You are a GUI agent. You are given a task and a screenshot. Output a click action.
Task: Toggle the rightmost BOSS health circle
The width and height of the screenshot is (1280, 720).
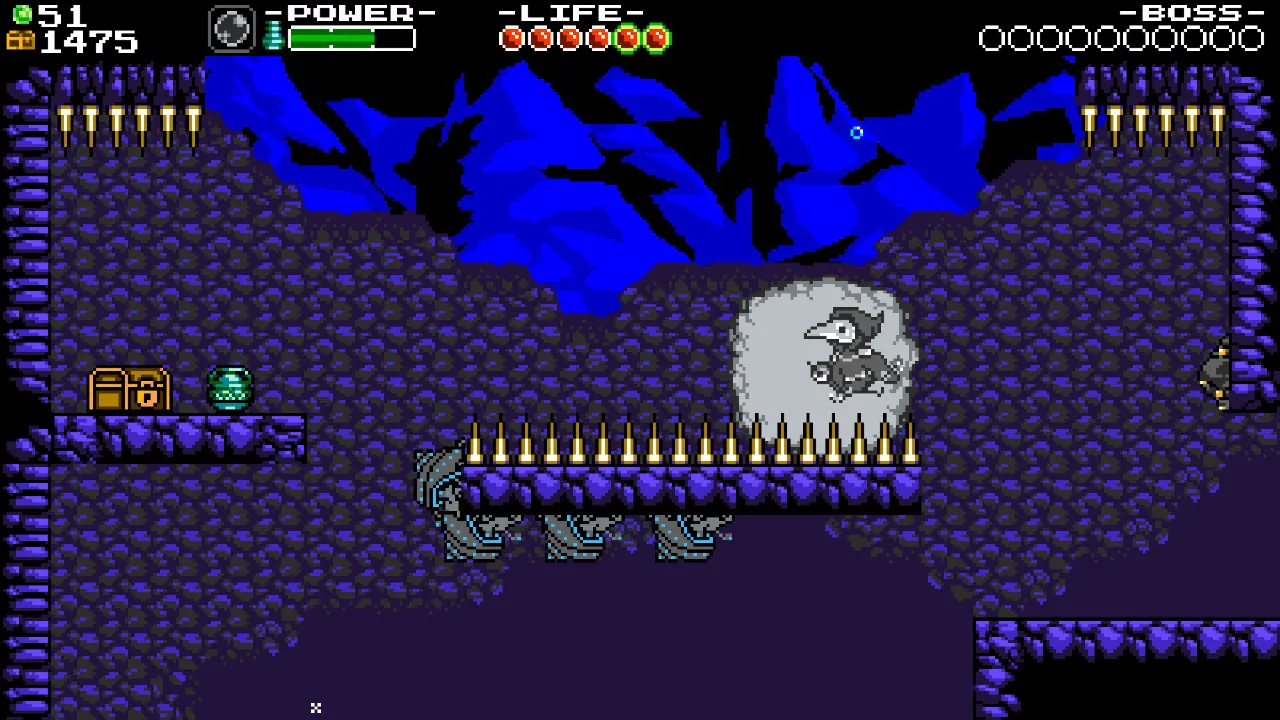coord(1253,39)
